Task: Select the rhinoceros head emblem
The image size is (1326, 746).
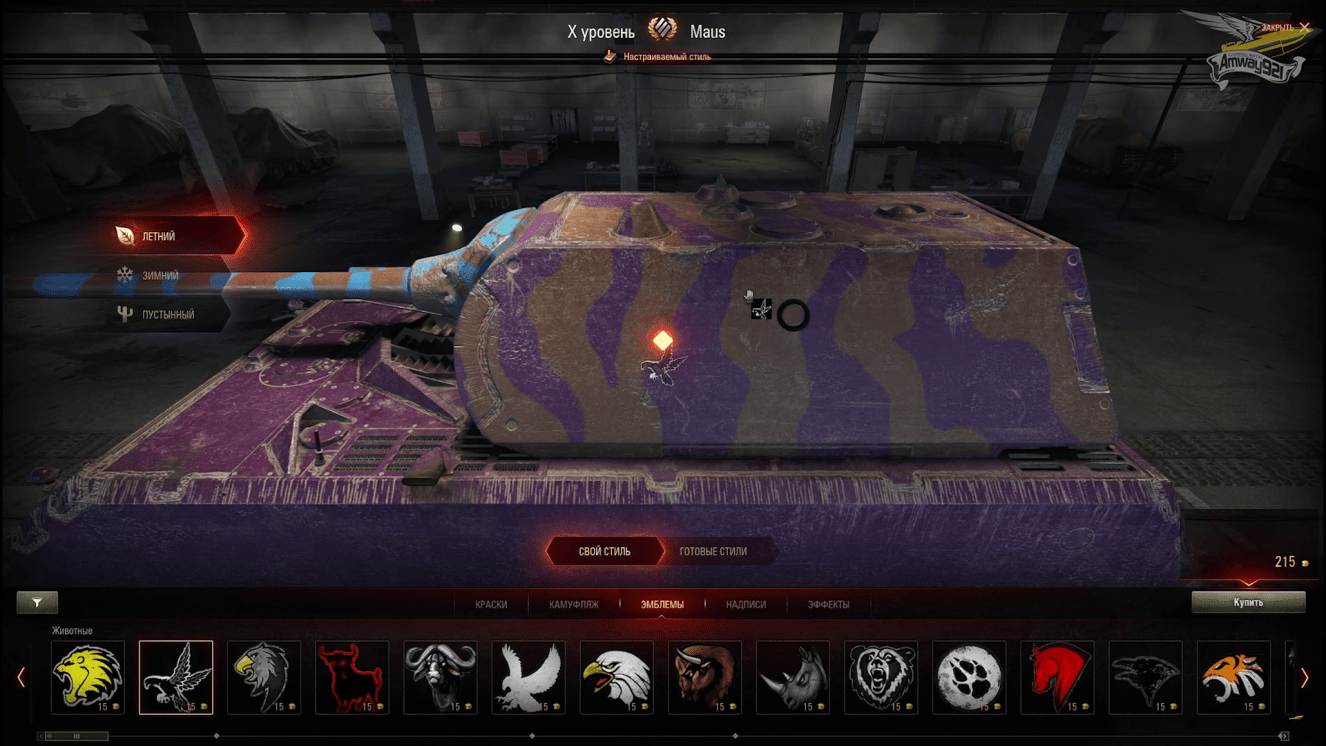Action: point(793,677)
